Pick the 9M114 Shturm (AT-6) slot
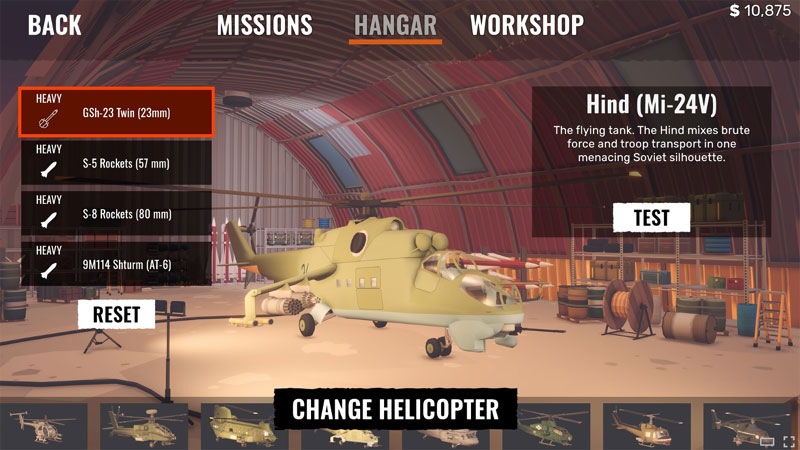 [x=115, y=263]
